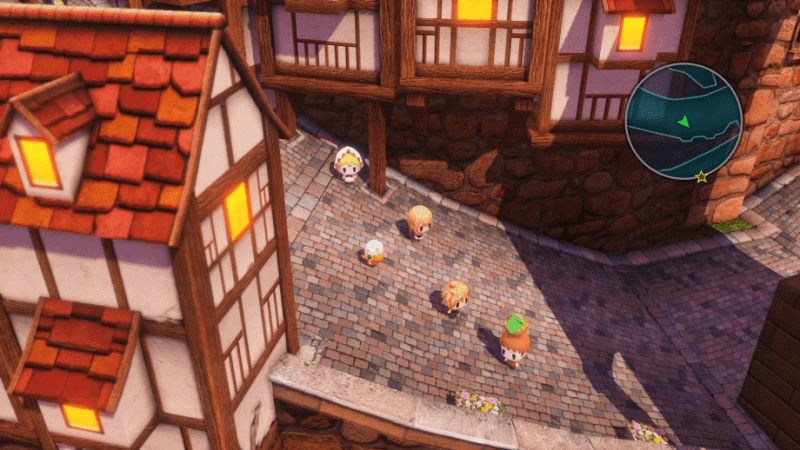The width and height of the screenshot is (800, 450).
Task: Click the yellow star marker on the minimap rim
Action: tap(701, 176)
